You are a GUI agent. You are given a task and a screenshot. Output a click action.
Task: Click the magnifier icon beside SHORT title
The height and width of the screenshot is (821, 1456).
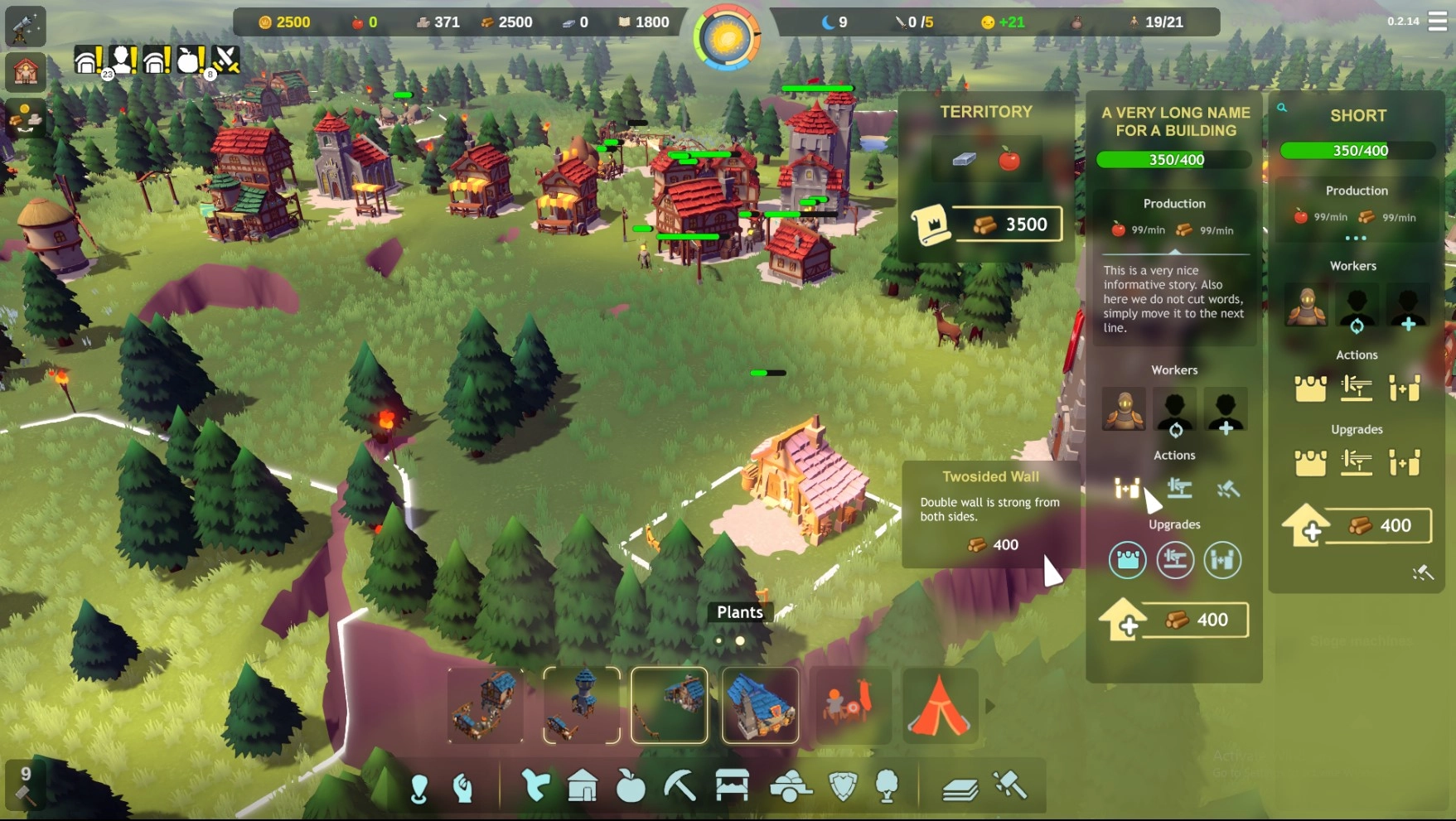pos(1282,108)
